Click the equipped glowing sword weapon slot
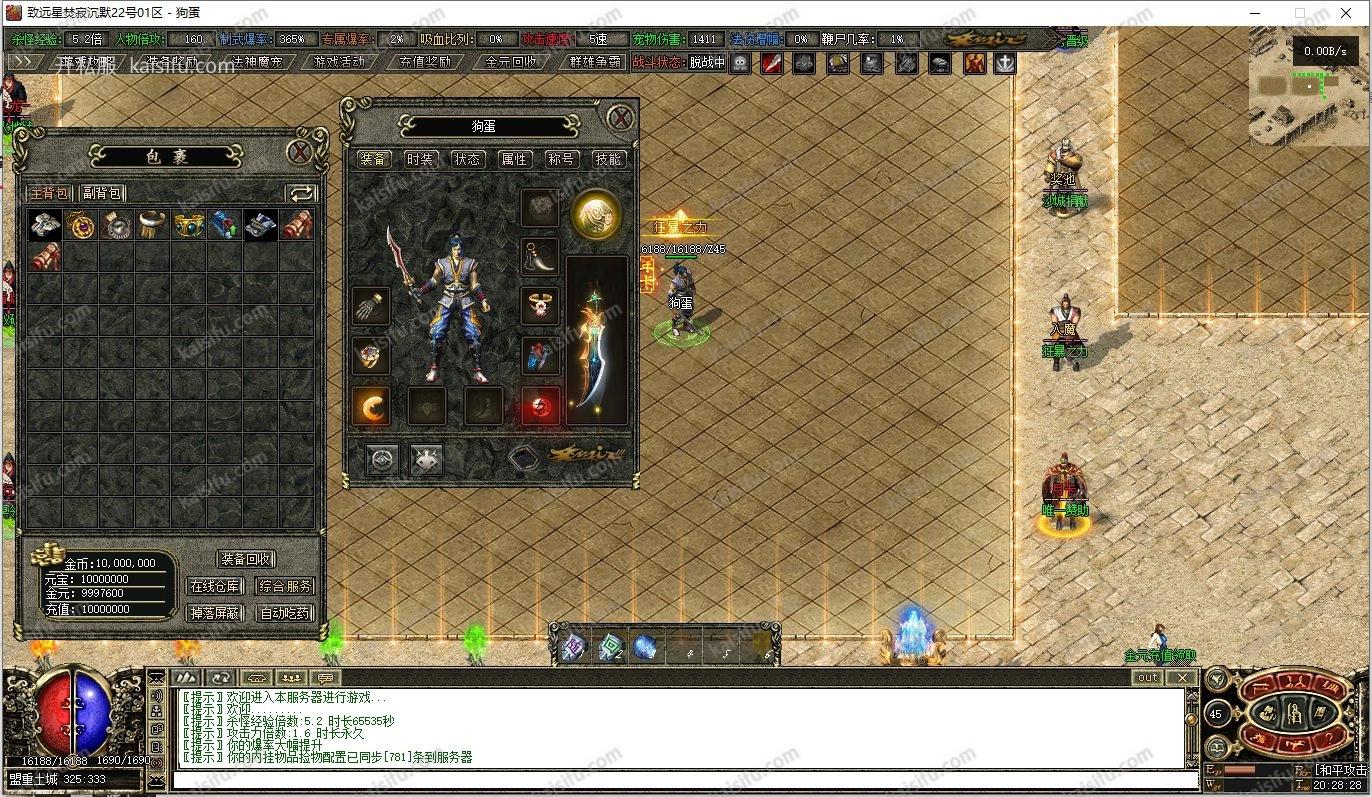The width and height of the screenshot is (1372, 797). click(x=597, y=340)
